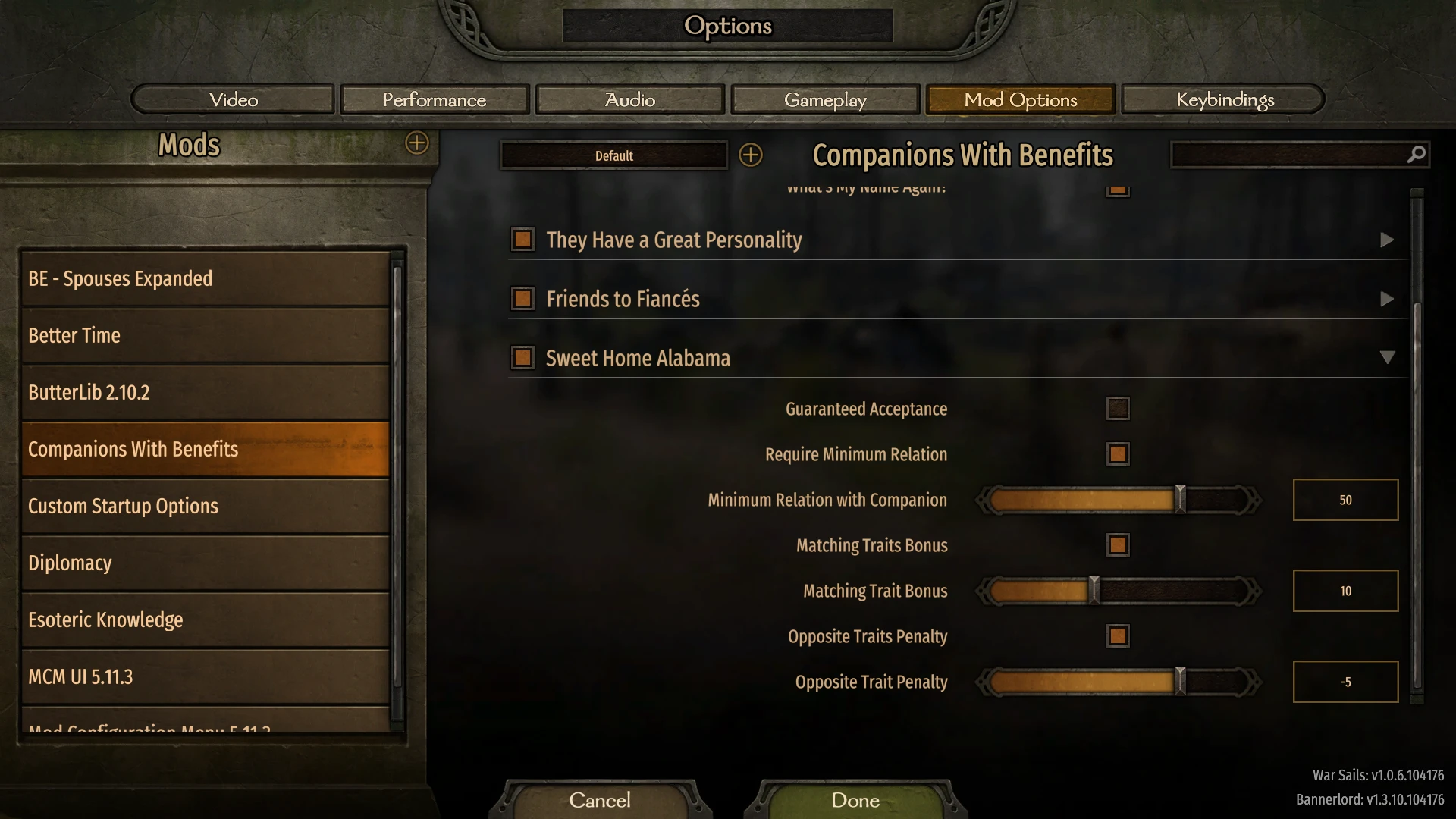Expand the Friends to Fiancés section
Image resolution: width=1456 pixels, height=819 pixels.
click(x=1388, y=299)
